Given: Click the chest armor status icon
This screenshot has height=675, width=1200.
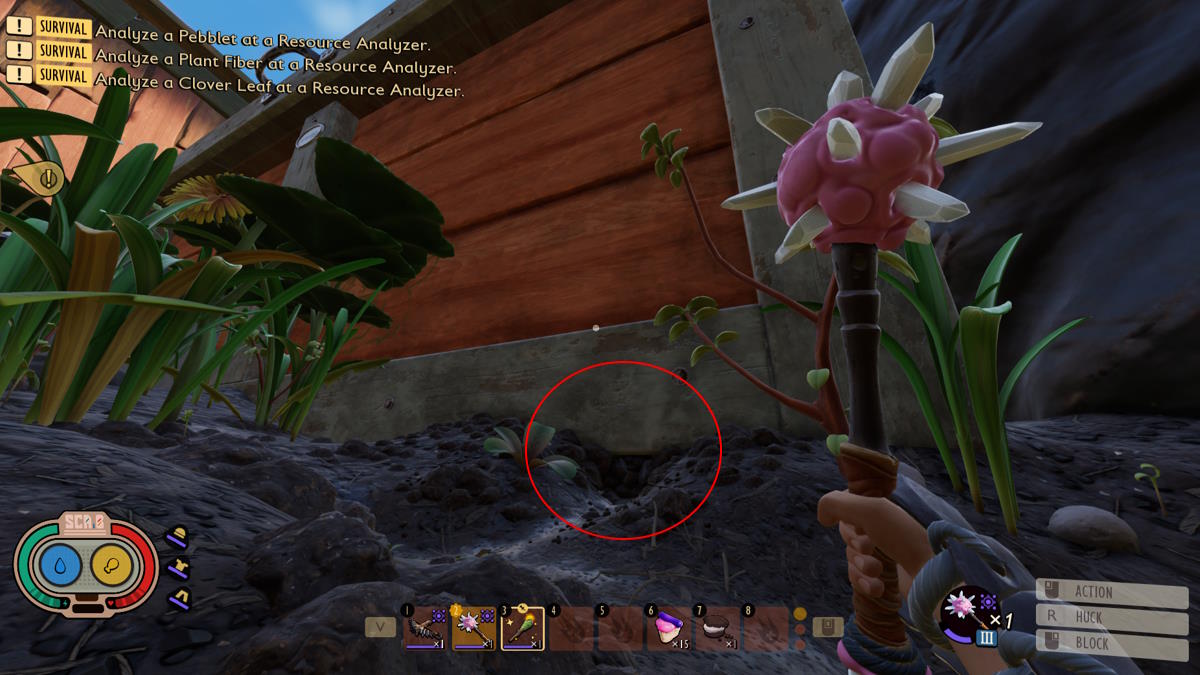Looking at the screenshot, I should (x=177, y=569).
